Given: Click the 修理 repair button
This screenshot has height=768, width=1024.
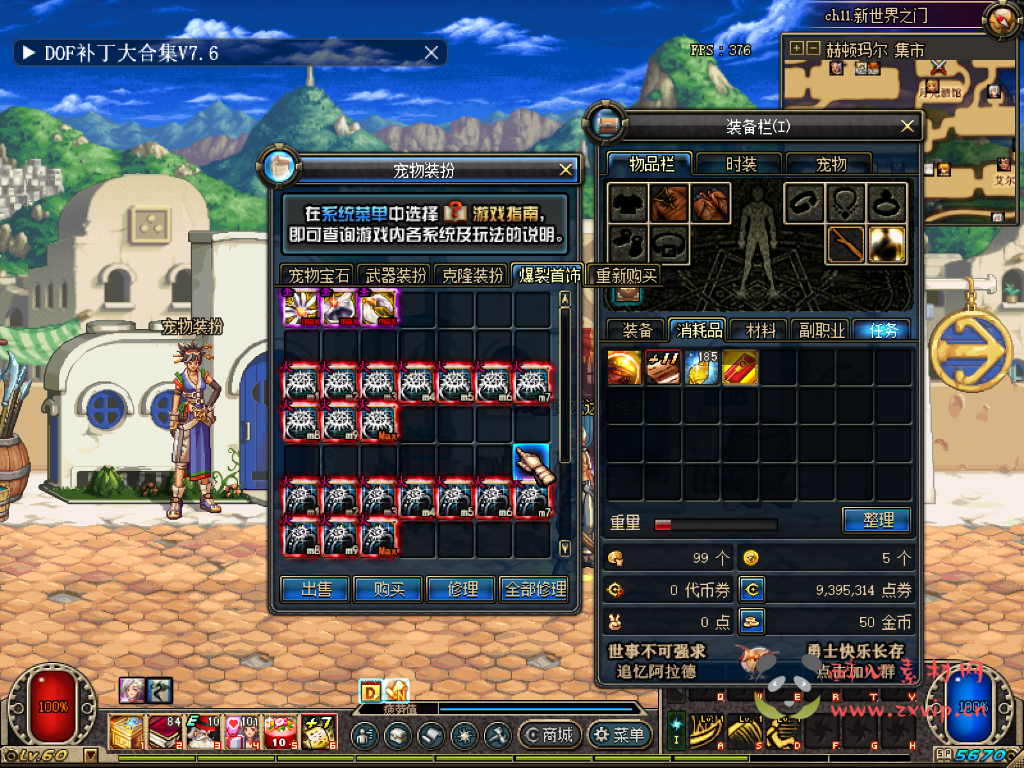Looking at the screenshot, I should pyautogui.click(x=461, y=589).
